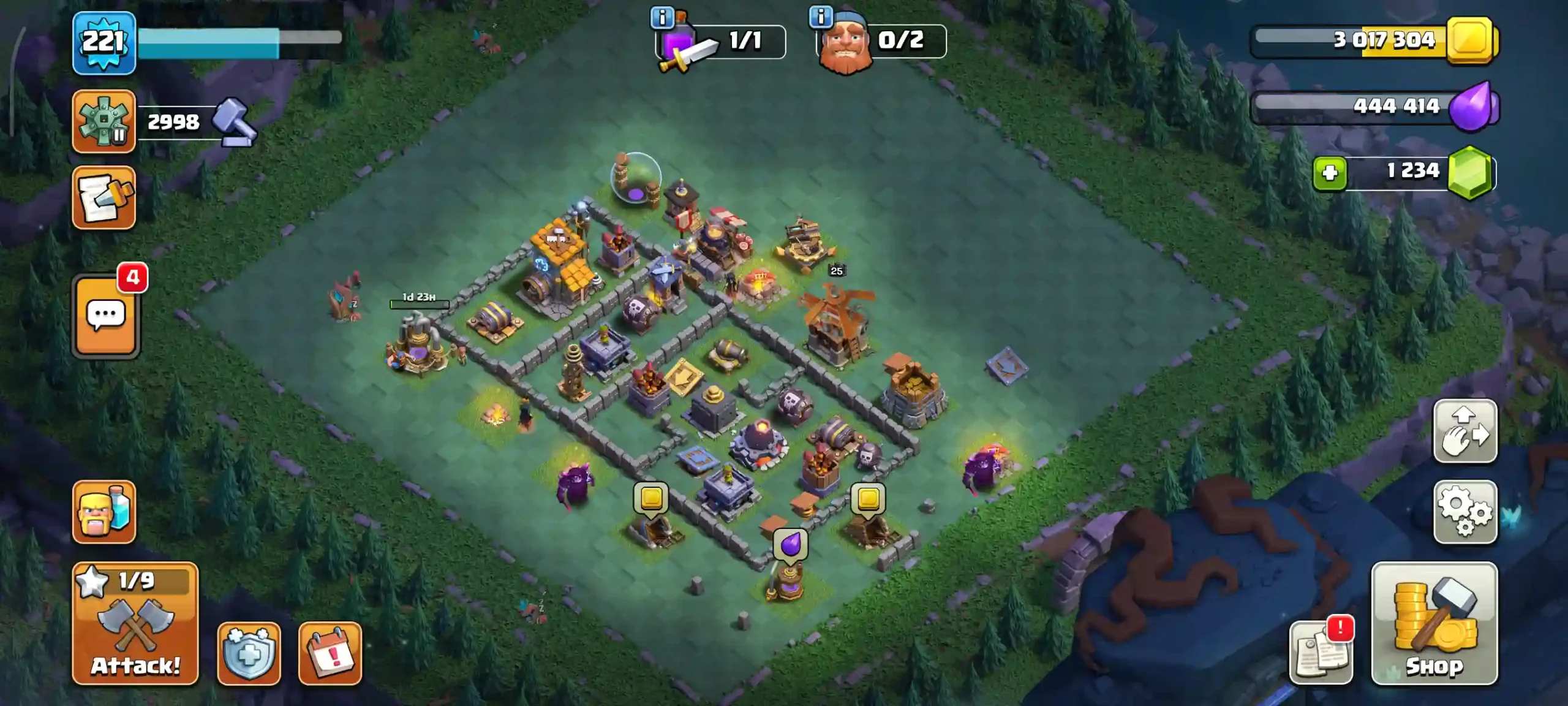
Task: Tap the elixir storage bar
Action: 1372,107
